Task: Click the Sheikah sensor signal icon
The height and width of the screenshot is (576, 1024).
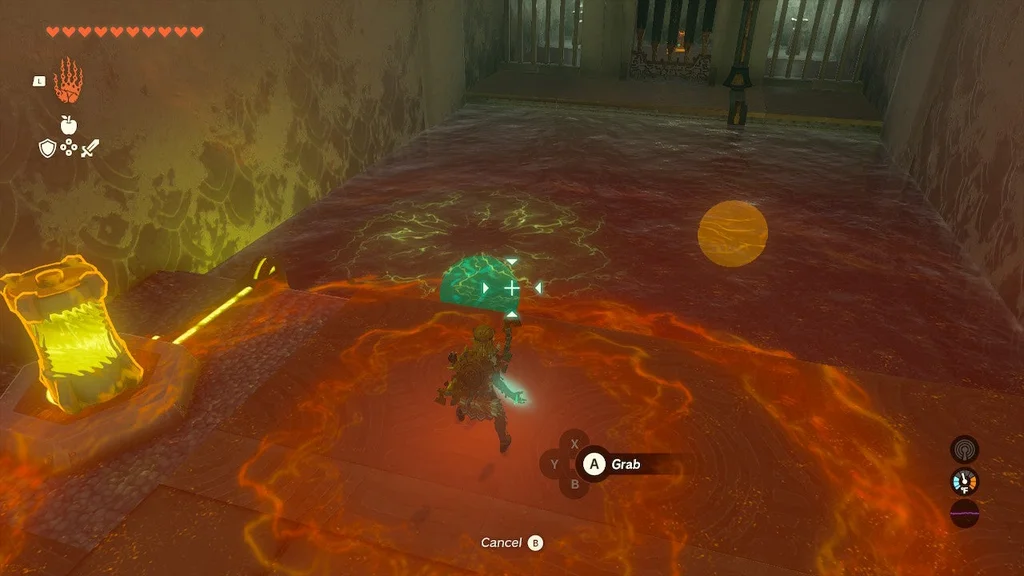Action: coord(964,449)
